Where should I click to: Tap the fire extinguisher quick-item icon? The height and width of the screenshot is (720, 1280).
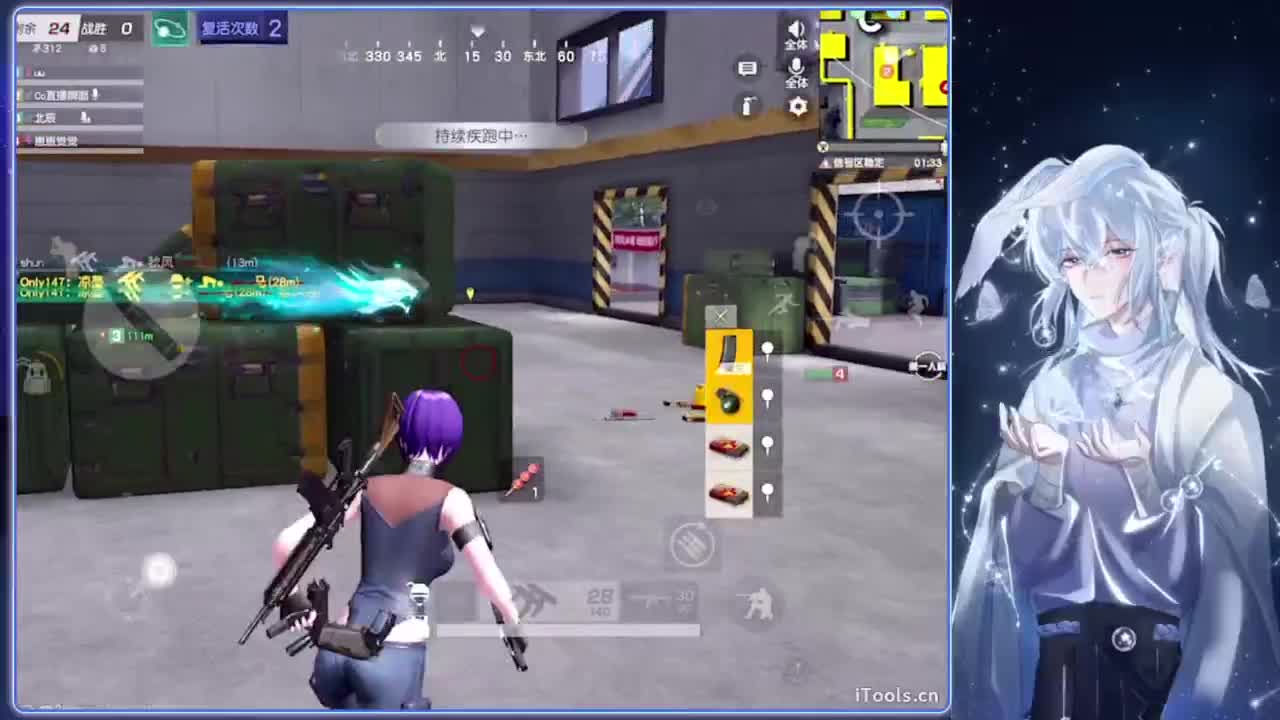746,108
